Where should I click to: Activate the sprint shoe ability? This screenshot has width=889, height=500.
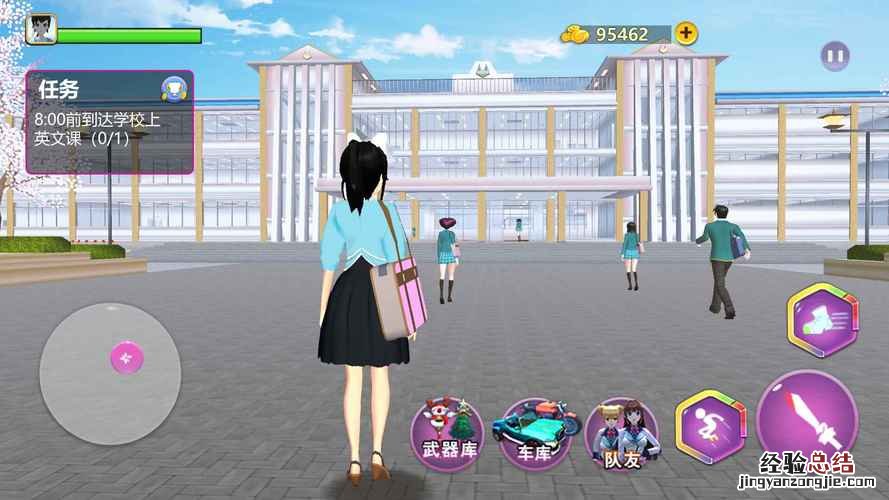point(823,320)
